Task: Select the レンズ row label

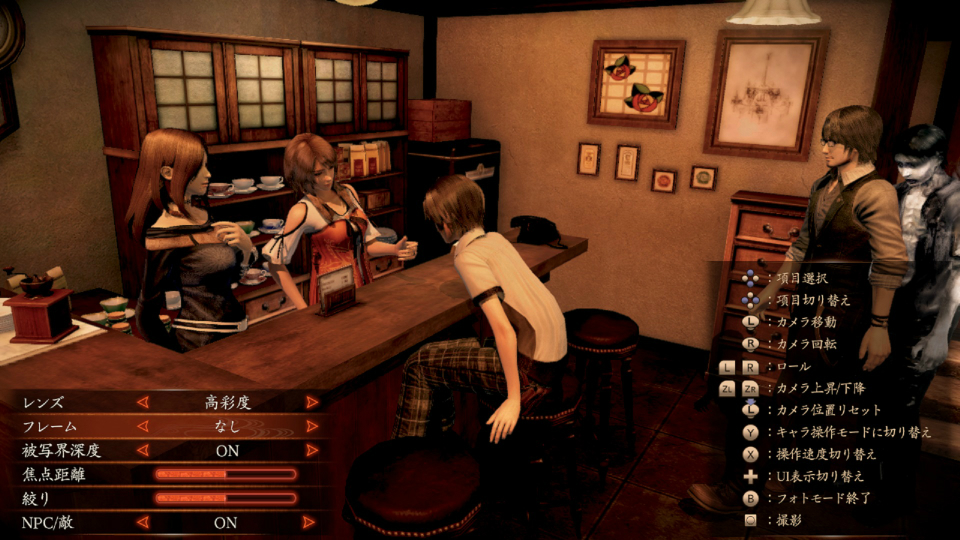Action: [43, 403]
